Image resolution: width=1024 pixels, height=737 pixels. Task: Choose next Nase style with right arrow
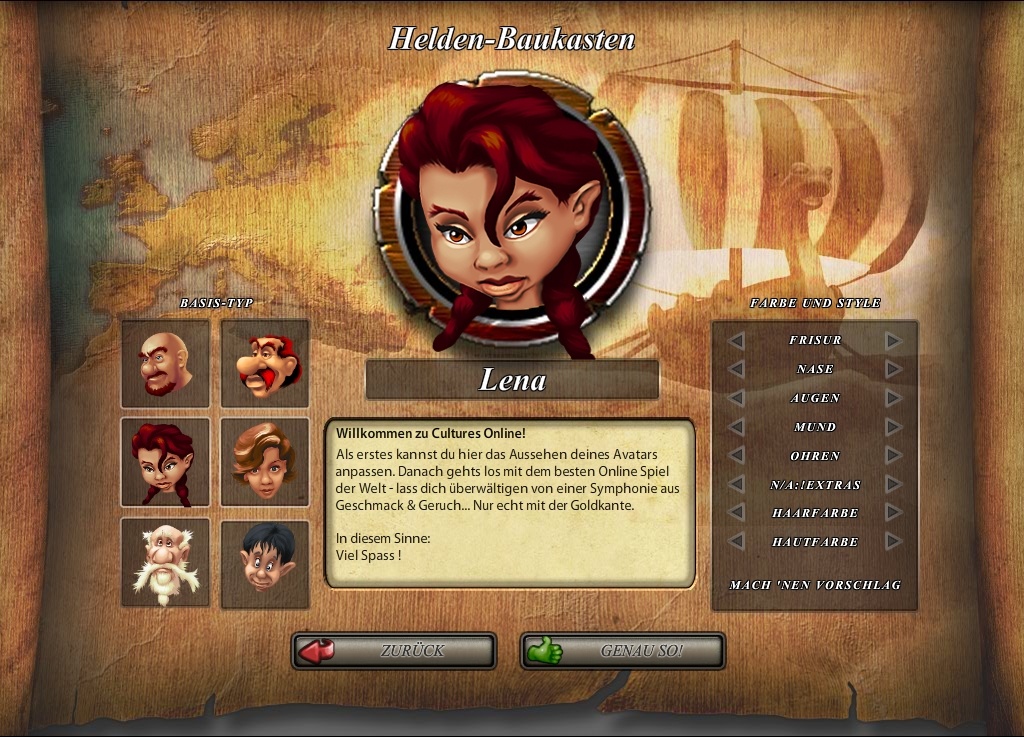893,370
